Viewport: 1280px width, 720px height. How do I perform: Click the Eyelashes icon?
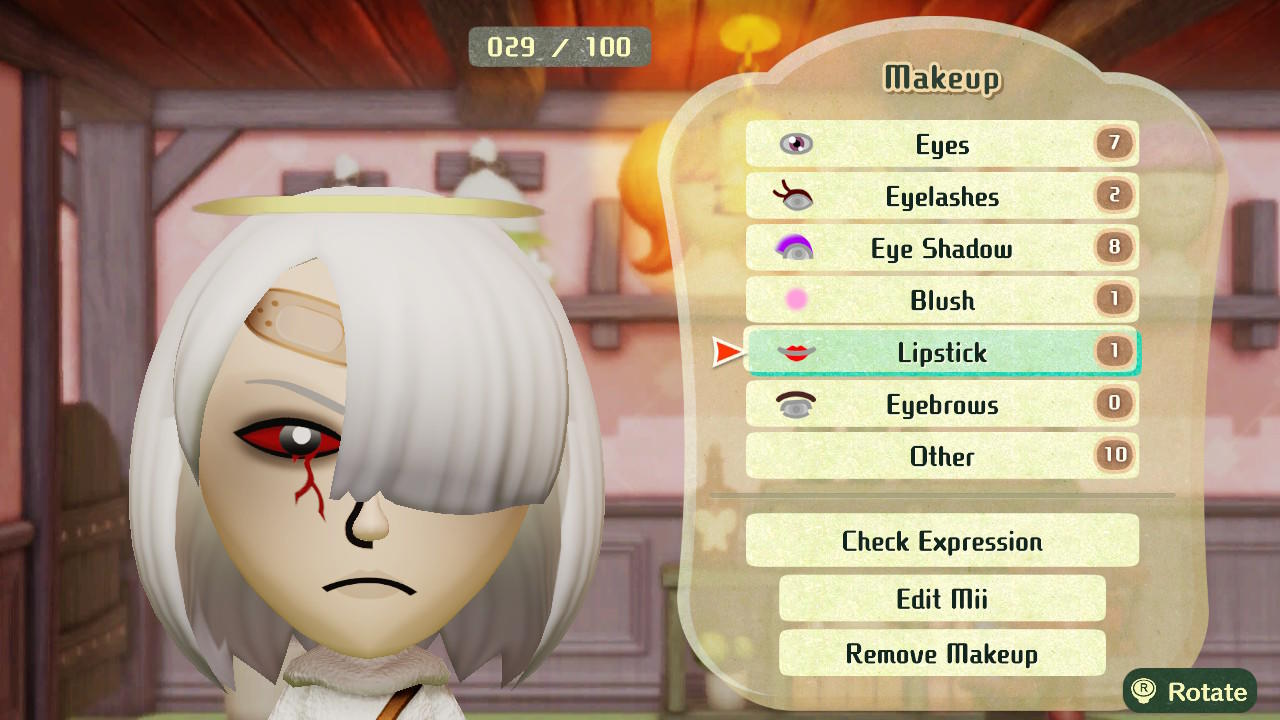coord(793,196)
